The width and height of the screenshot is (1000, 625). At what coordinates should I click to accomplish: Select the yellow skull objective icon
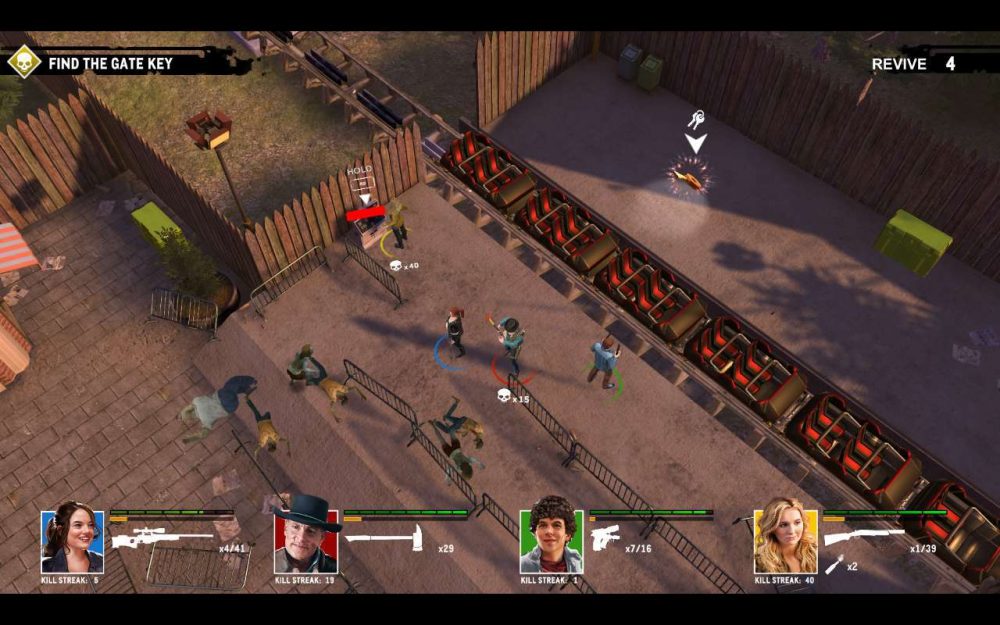[23, 62]
